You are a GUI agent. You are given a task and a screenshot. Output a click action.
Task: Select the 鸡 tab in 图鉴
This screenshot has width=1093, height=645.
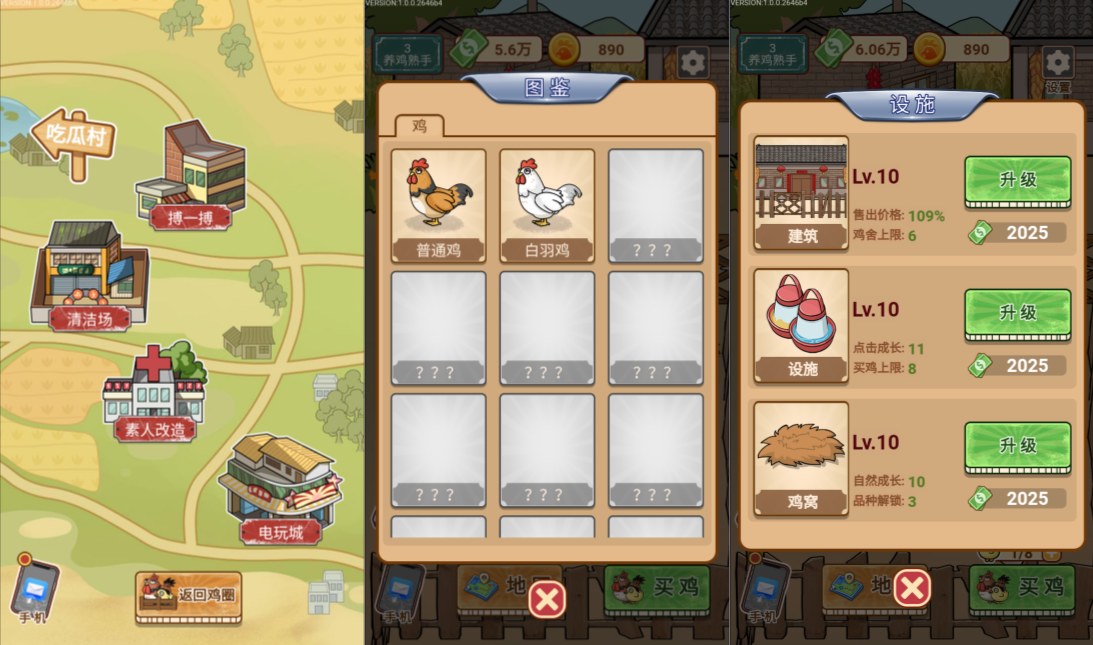419,126
